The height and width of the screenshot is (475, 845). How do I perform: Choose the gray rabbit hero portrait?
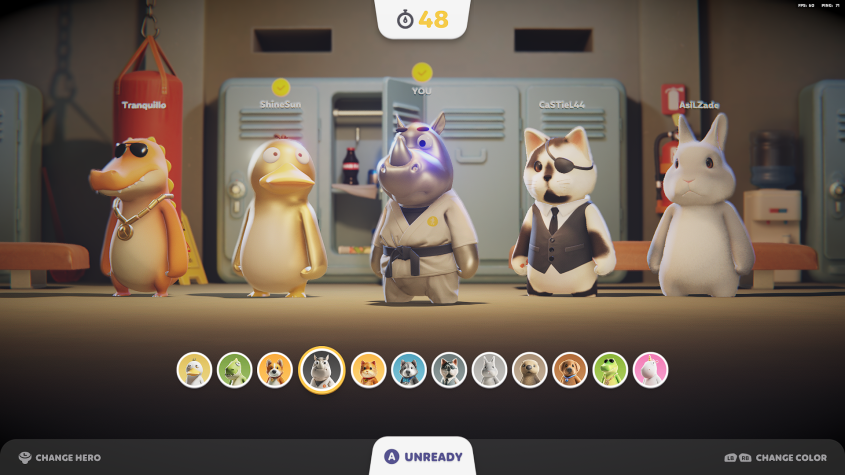[489, 370]
